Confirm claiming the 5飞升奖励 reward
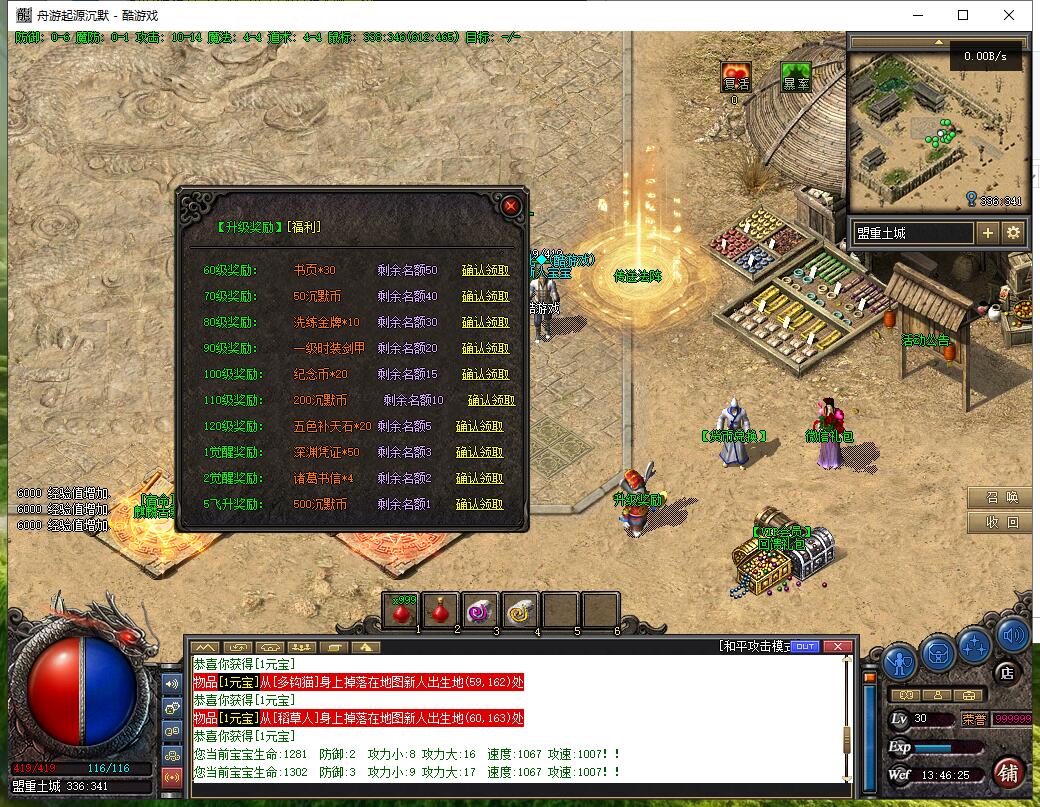The image size is (1040, 807). (479, 504)
